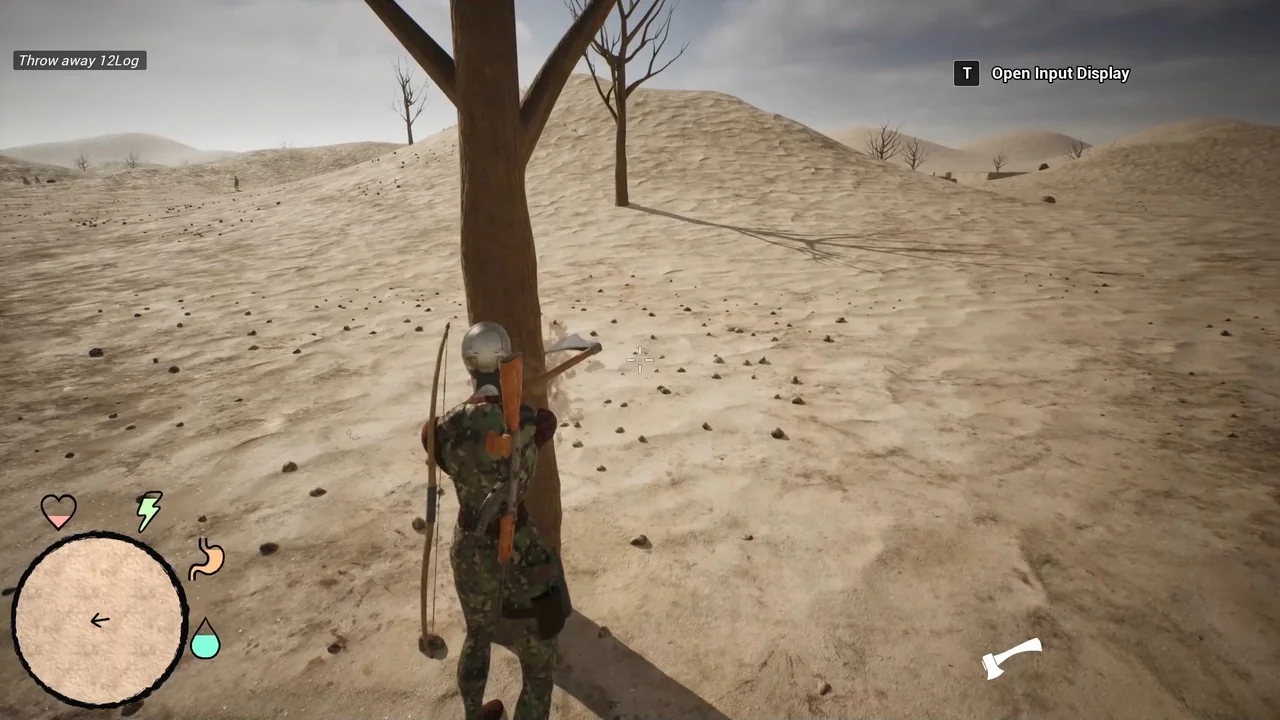1280x720 pixels.
Task: Click the Open Input Display label
Action: (x=1060, y=73)
